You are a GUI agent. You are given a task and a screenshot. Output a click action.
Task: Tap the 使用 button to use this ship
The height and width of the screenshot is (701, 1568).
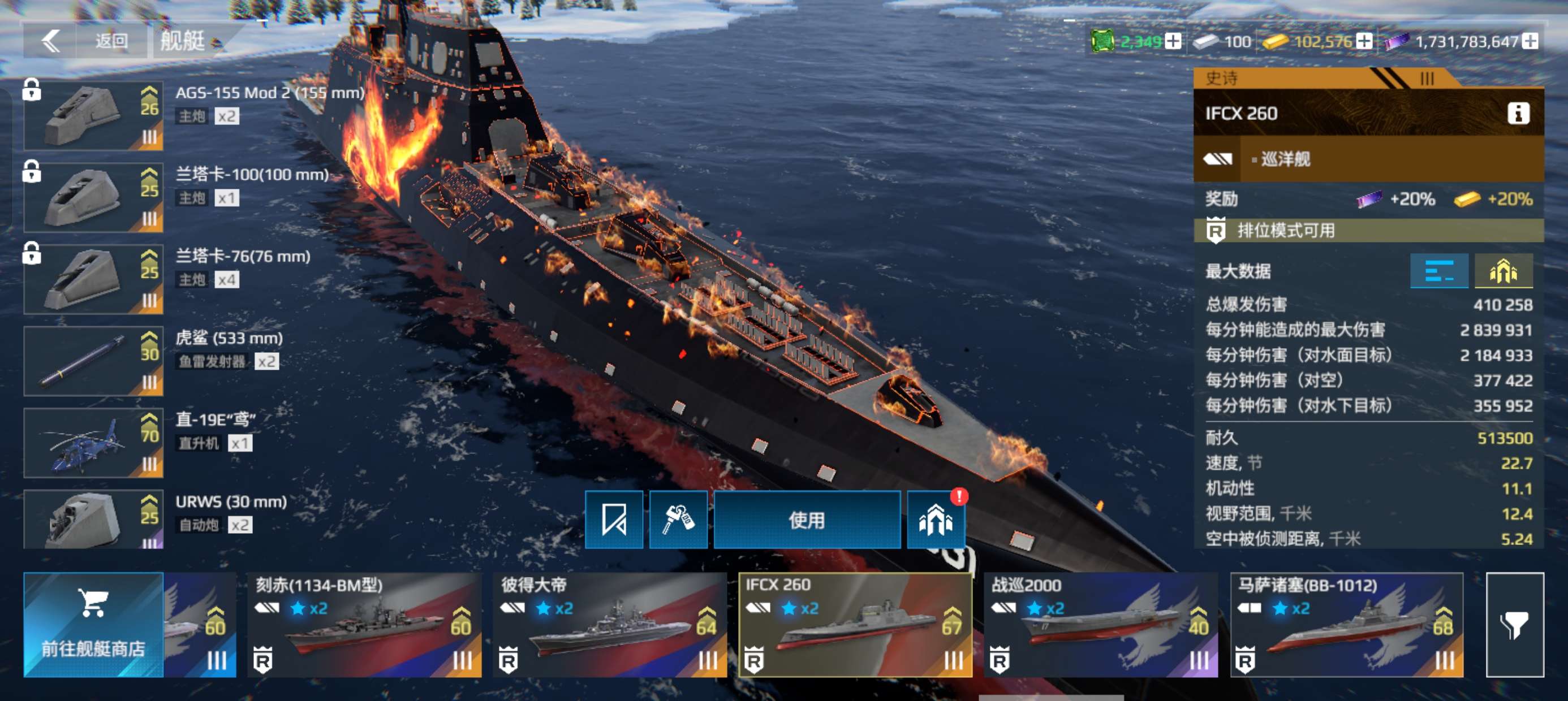[x=807, y=520]
